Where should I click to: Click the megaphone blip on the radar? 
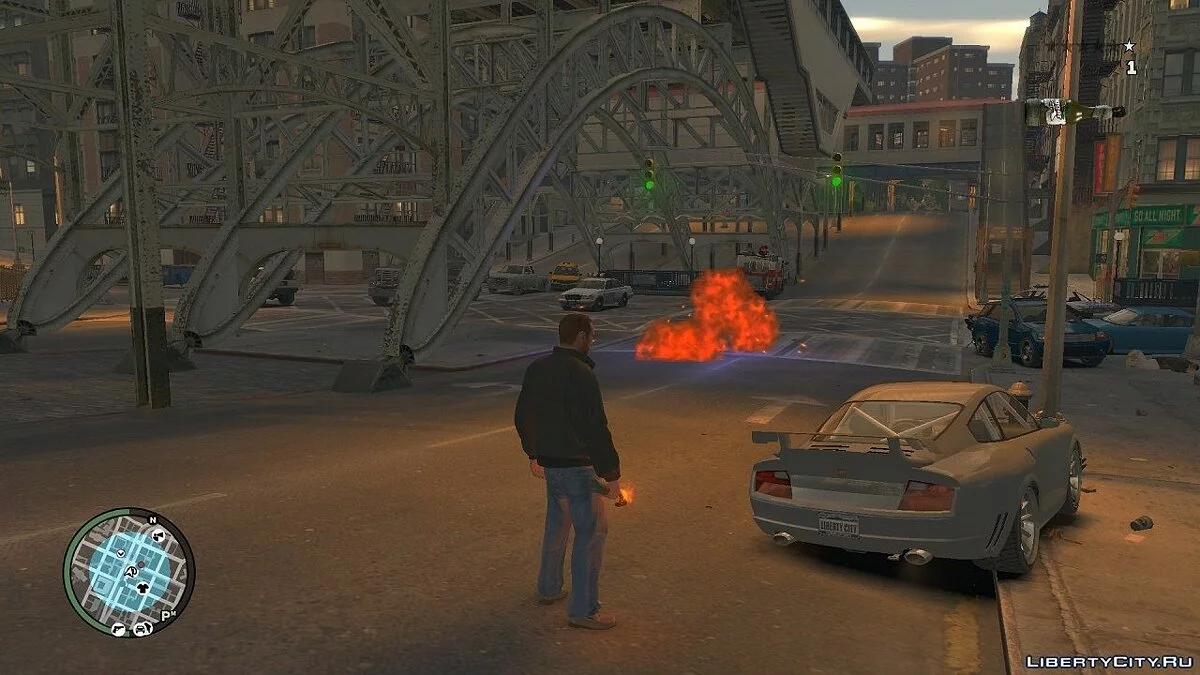click(x=157, y=537)
